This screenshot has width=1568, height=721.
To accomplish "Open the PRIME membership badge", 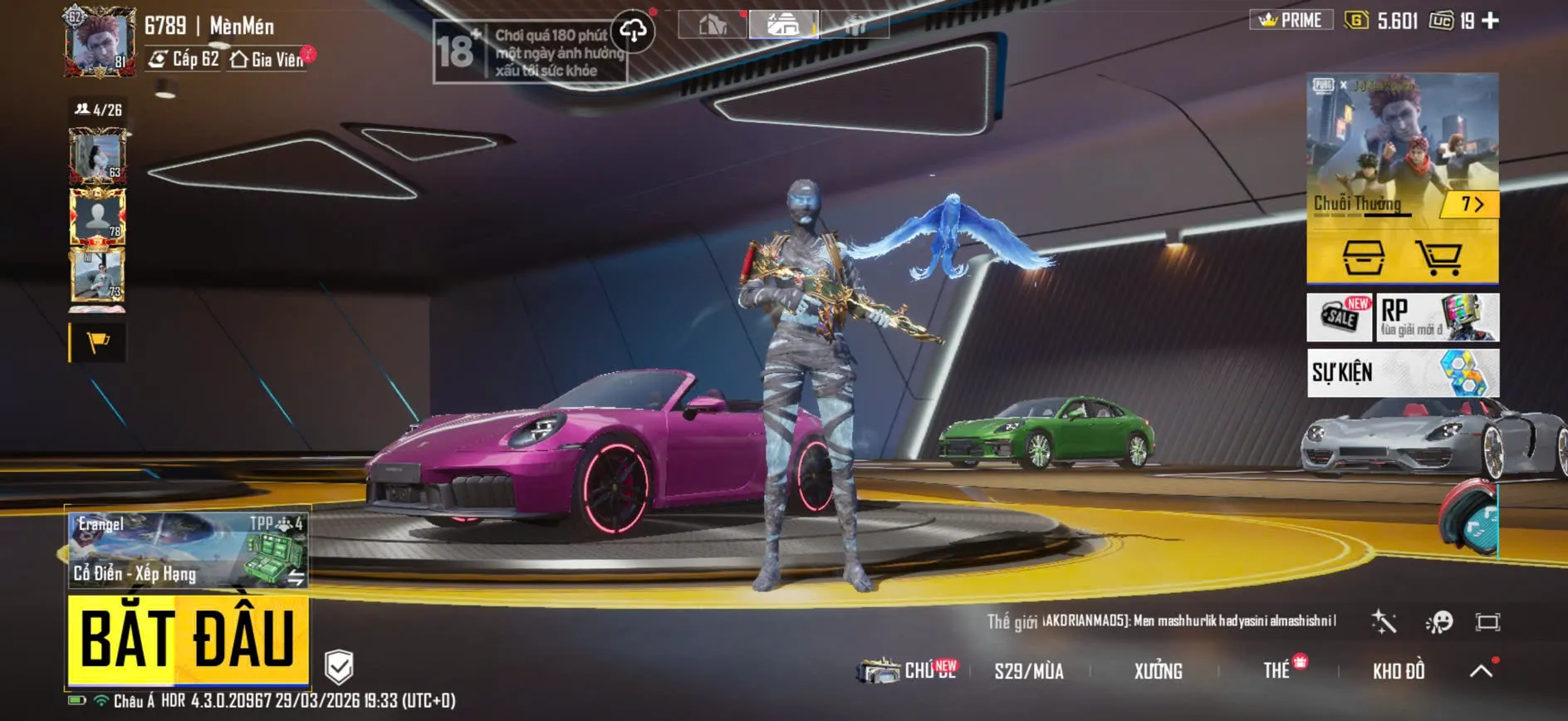I will click(x=1291, y=20).
